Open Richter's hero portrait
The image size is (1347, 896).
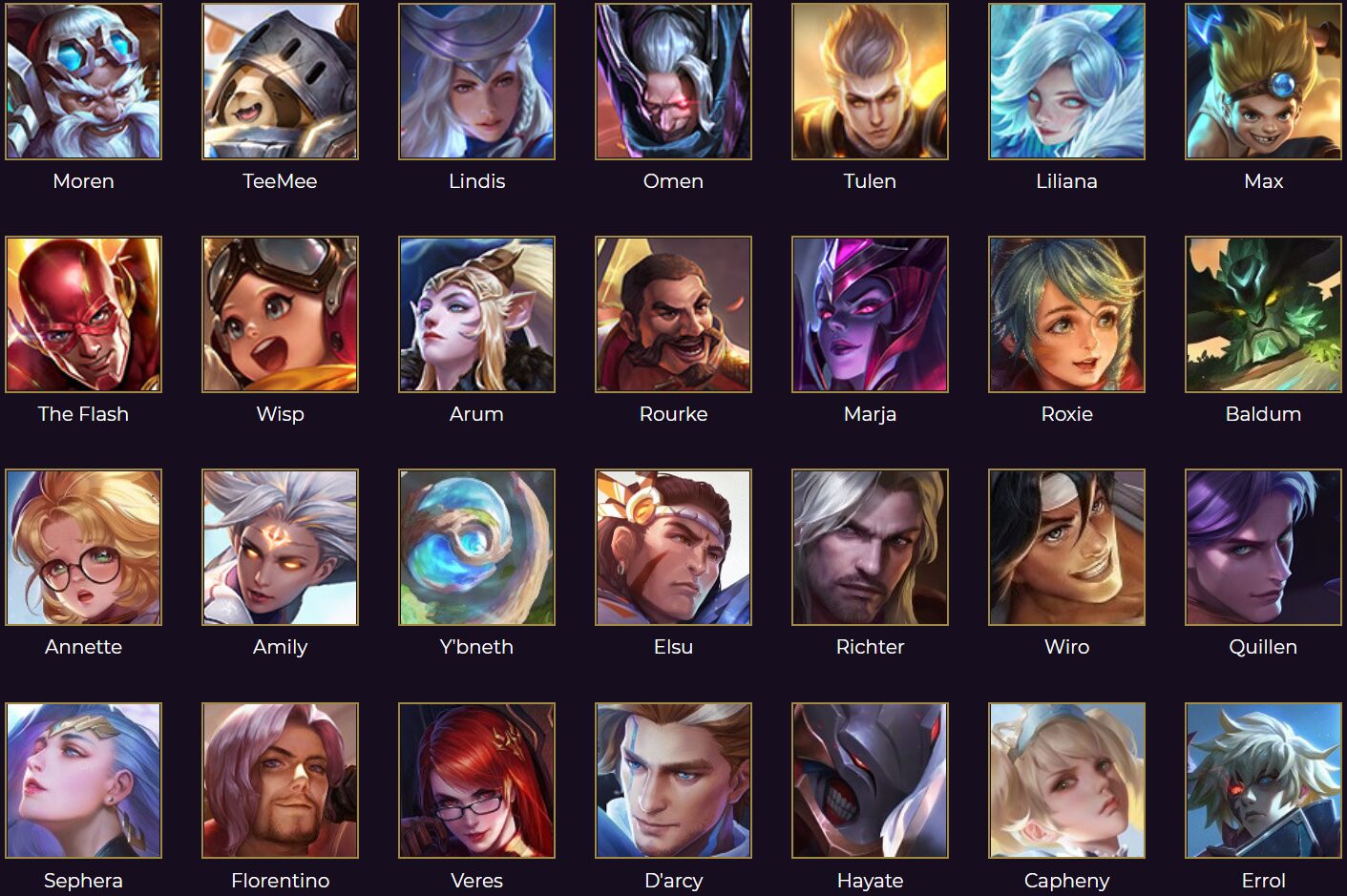point(870,547)
